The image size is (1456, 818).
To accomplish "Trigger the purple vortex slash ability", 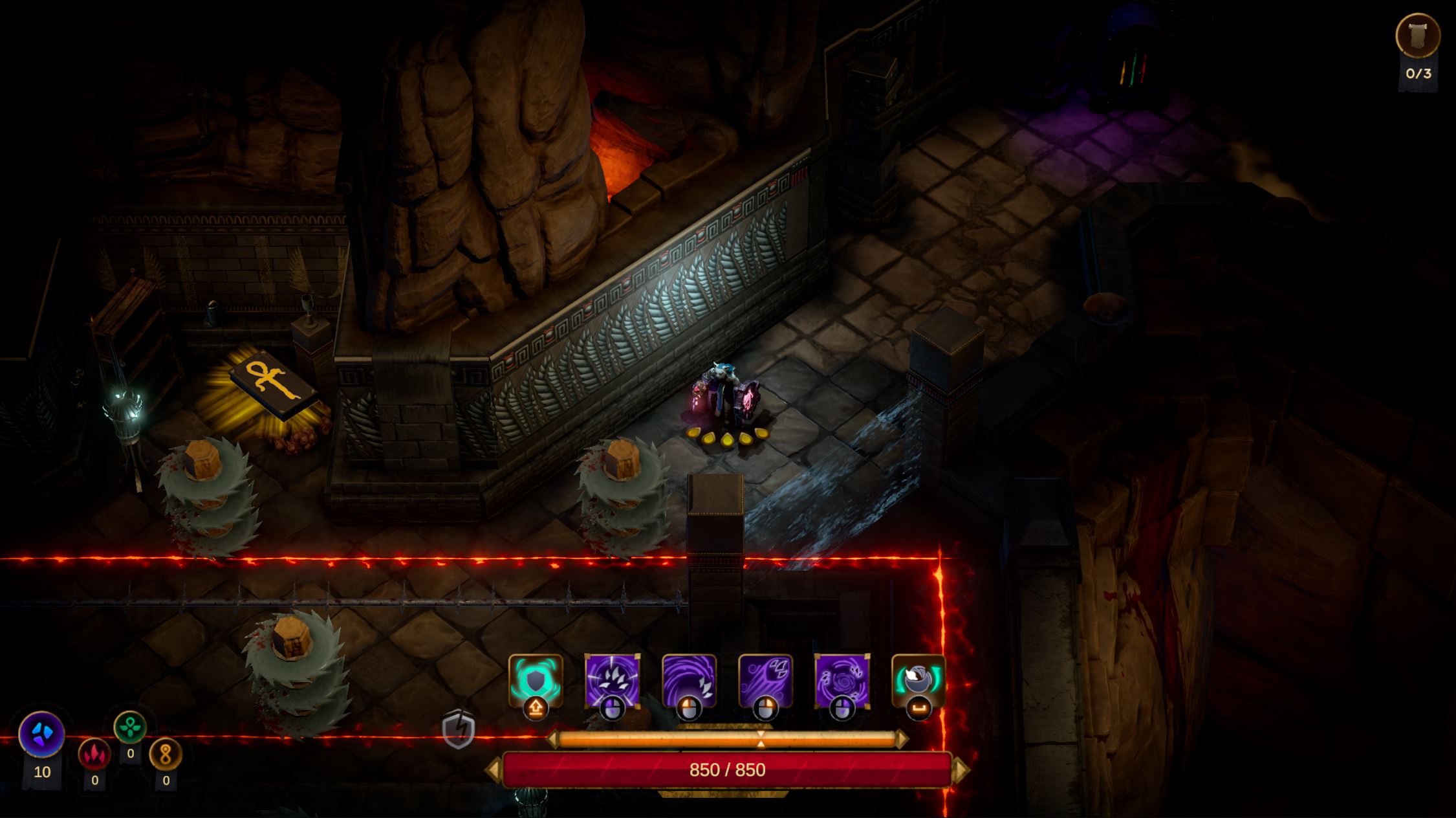I will (689, 681).
